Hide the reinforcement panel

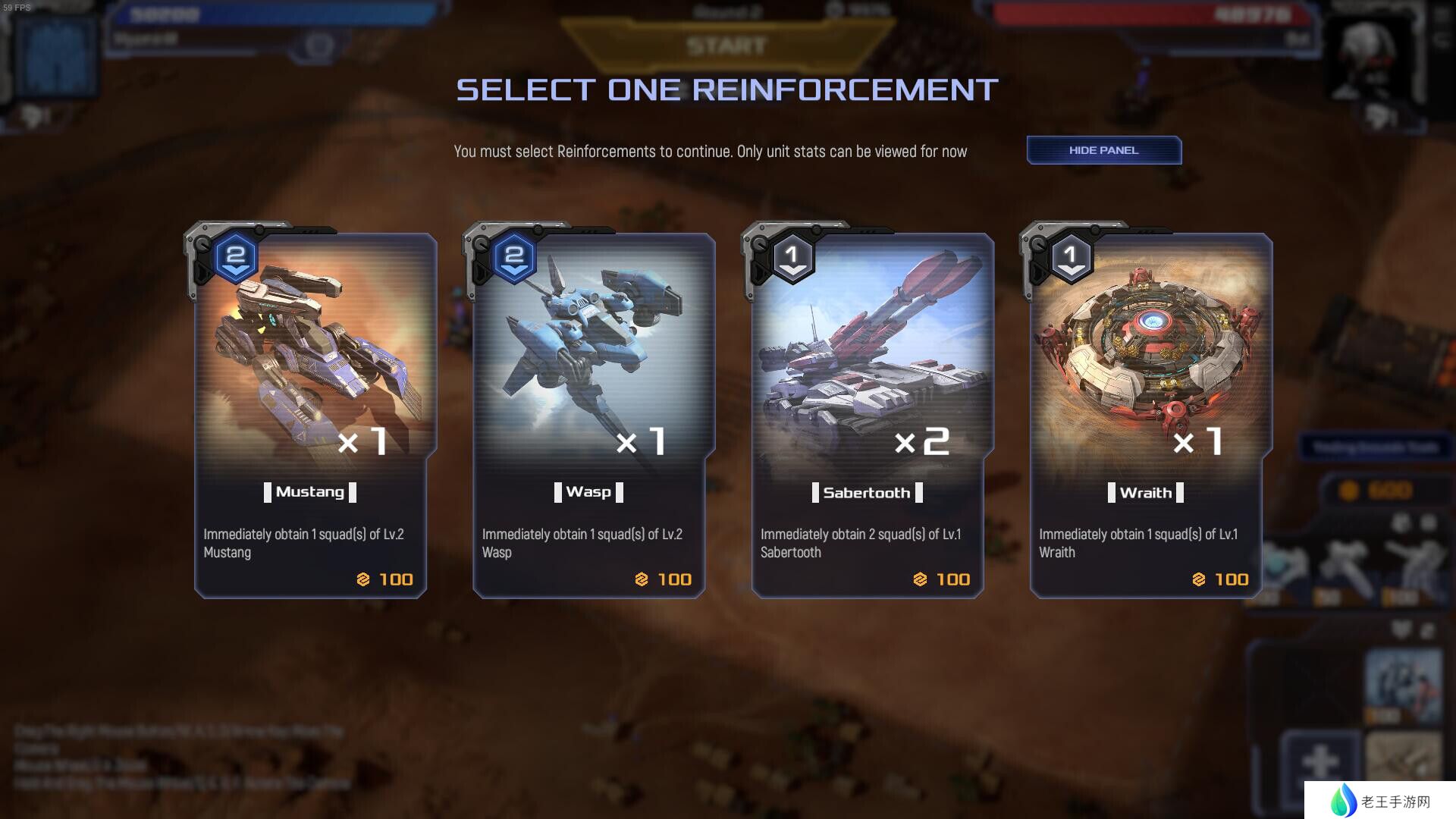(x=1103, y=150)
